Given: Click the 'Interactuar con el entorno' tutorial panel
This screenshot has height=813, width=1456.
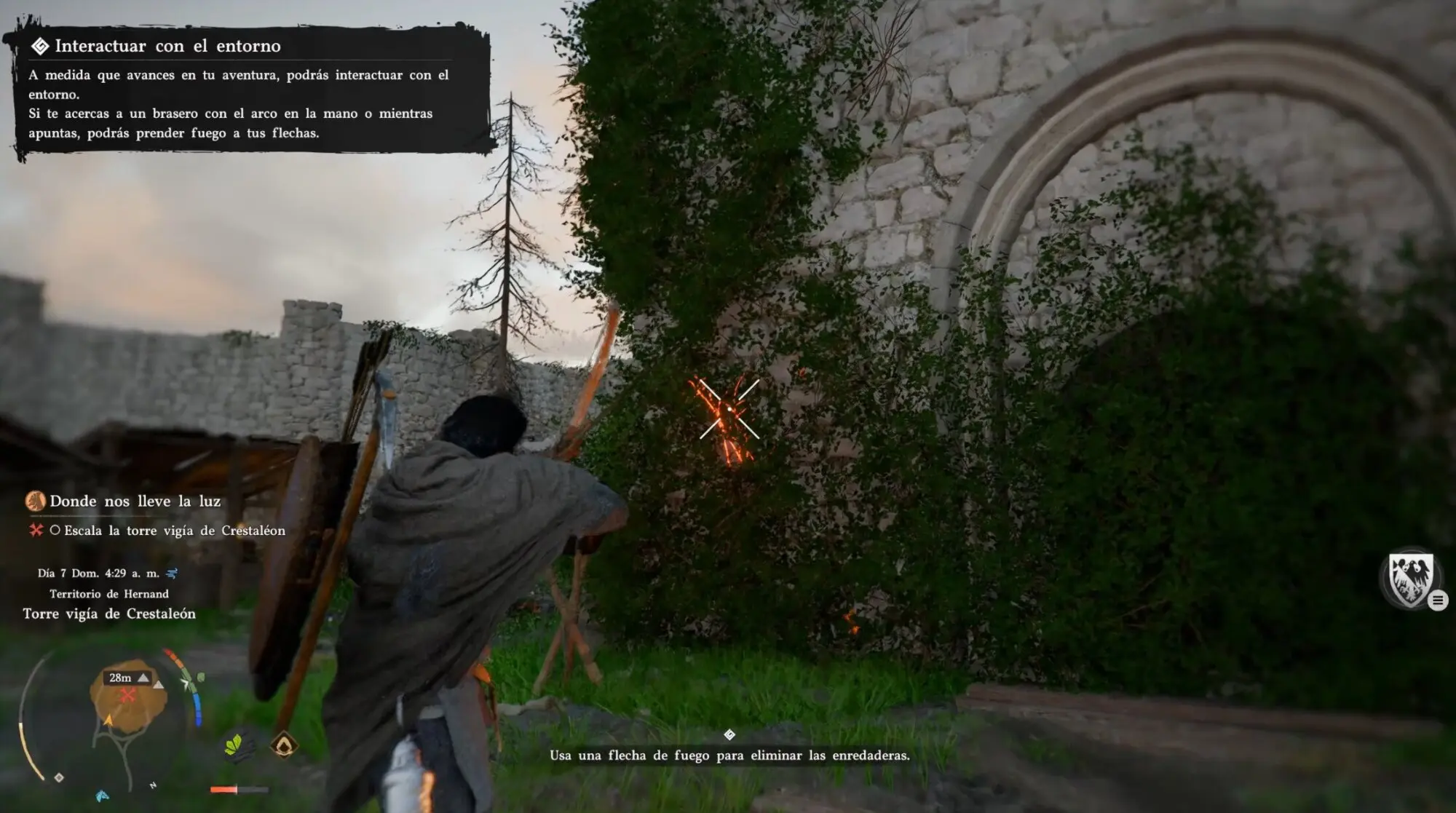Looking at the screenshot, I should (x=248, y=89).
